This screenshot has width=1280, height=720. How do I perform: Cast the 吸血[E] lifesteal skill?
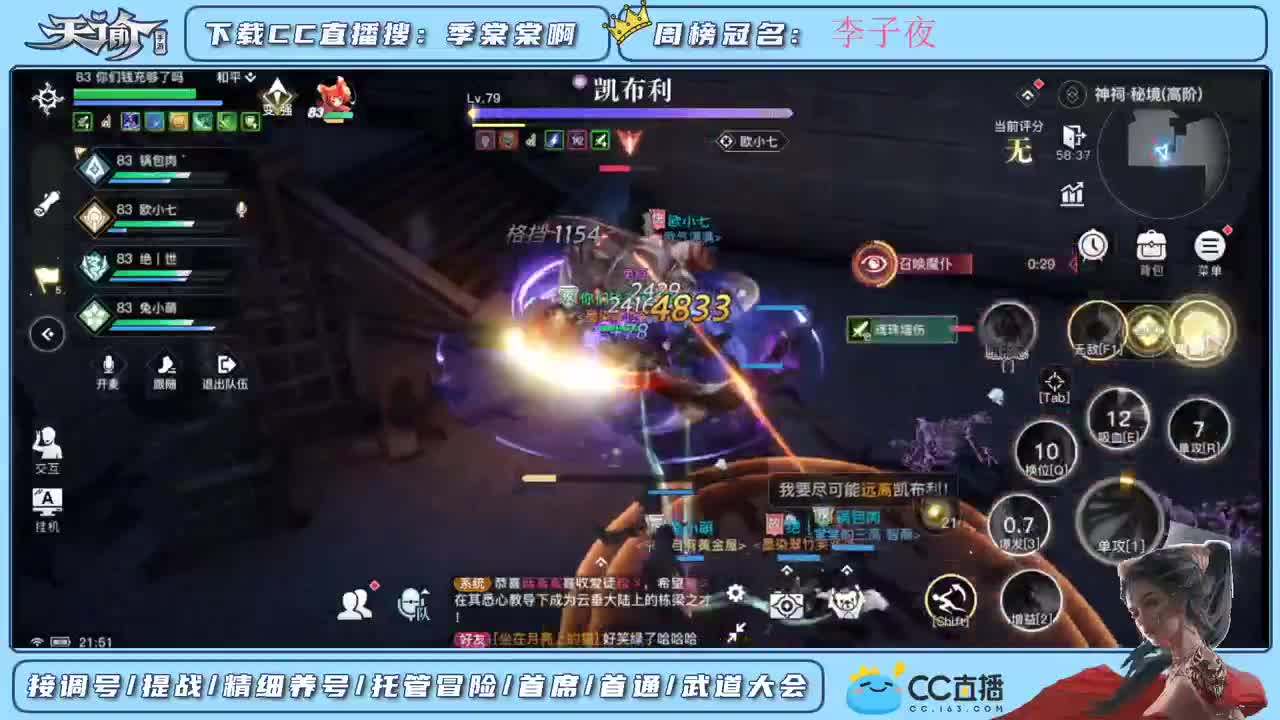1117,417
